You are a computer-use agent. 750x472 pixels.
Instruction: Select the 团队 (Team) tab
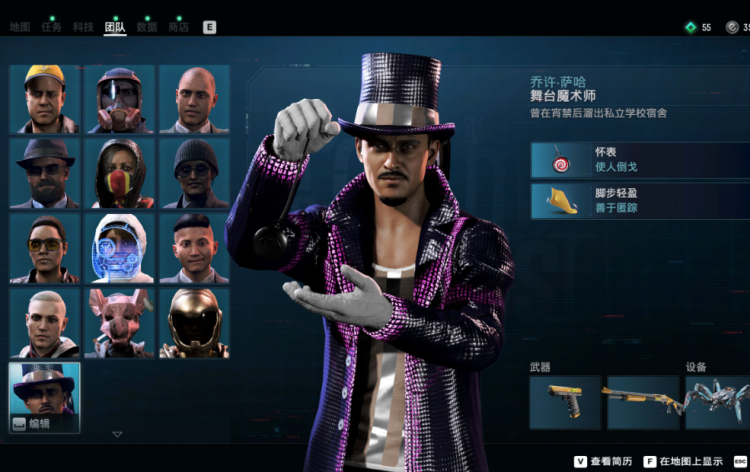point(115,27)
